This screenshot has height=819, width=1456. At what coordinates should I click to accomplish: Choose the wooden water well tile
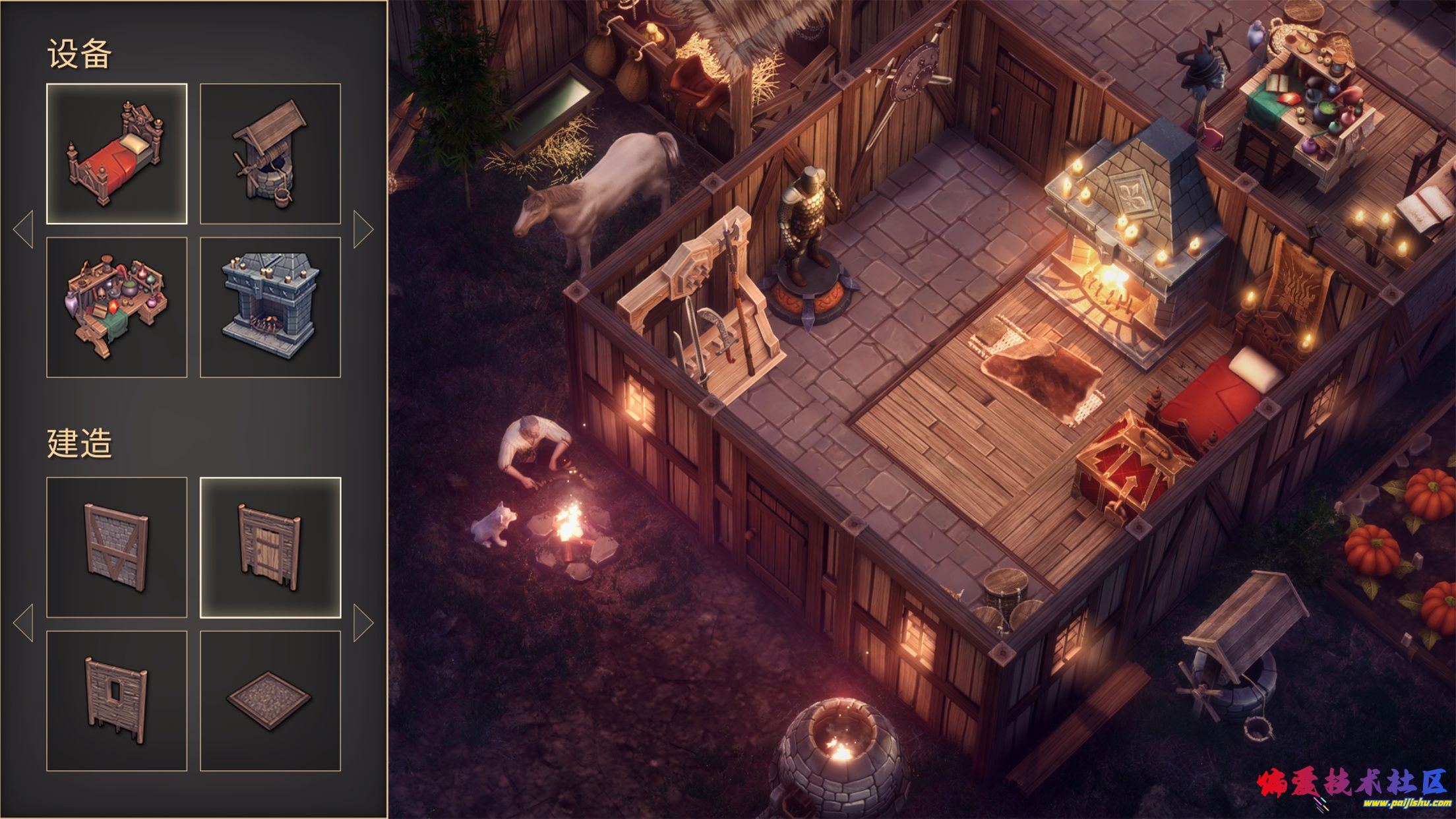point(270,154)
